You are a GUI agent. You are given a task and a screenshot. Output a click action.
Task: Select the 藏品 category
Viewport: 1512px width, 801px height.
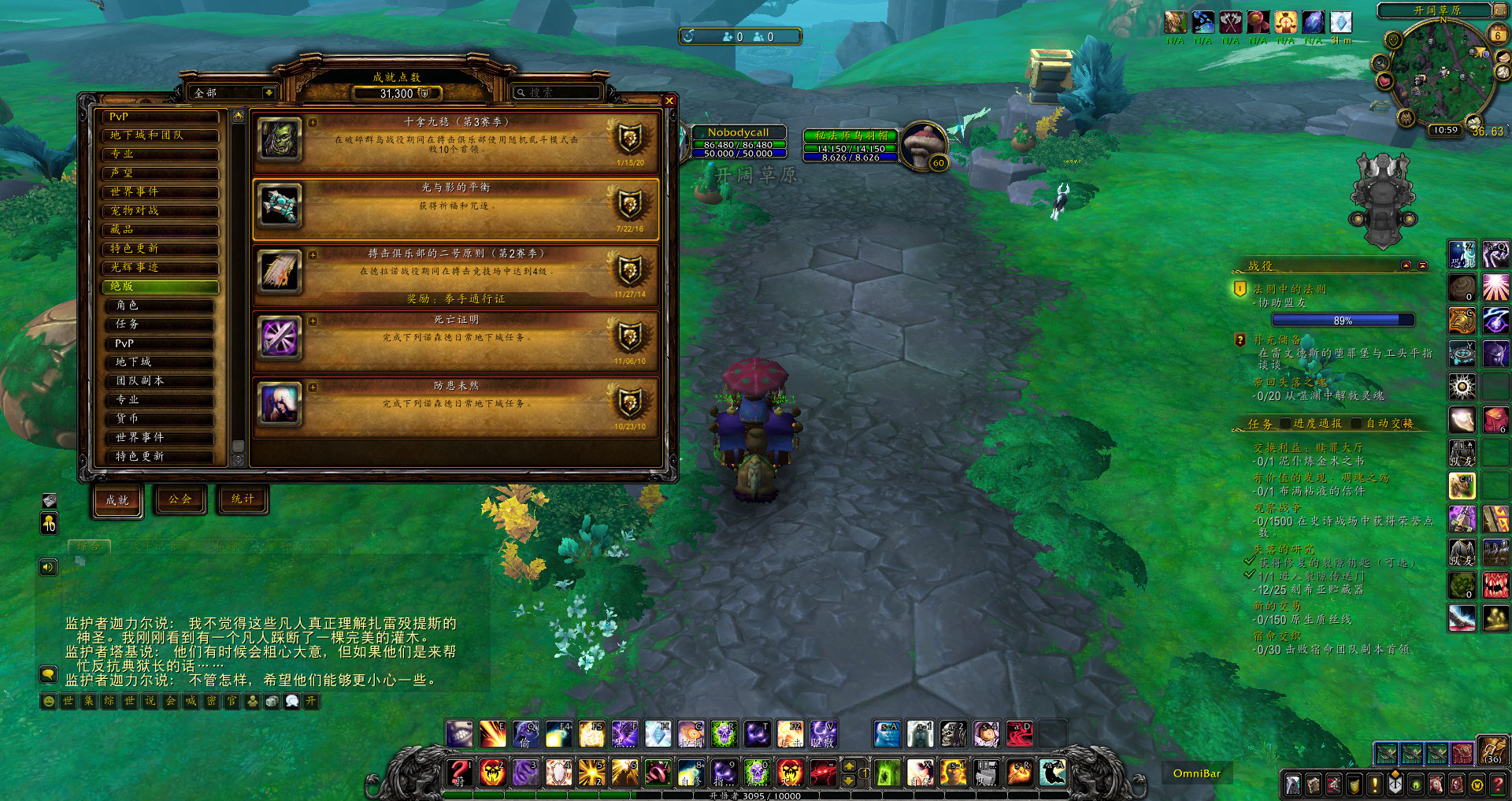[x=160, y=230]
